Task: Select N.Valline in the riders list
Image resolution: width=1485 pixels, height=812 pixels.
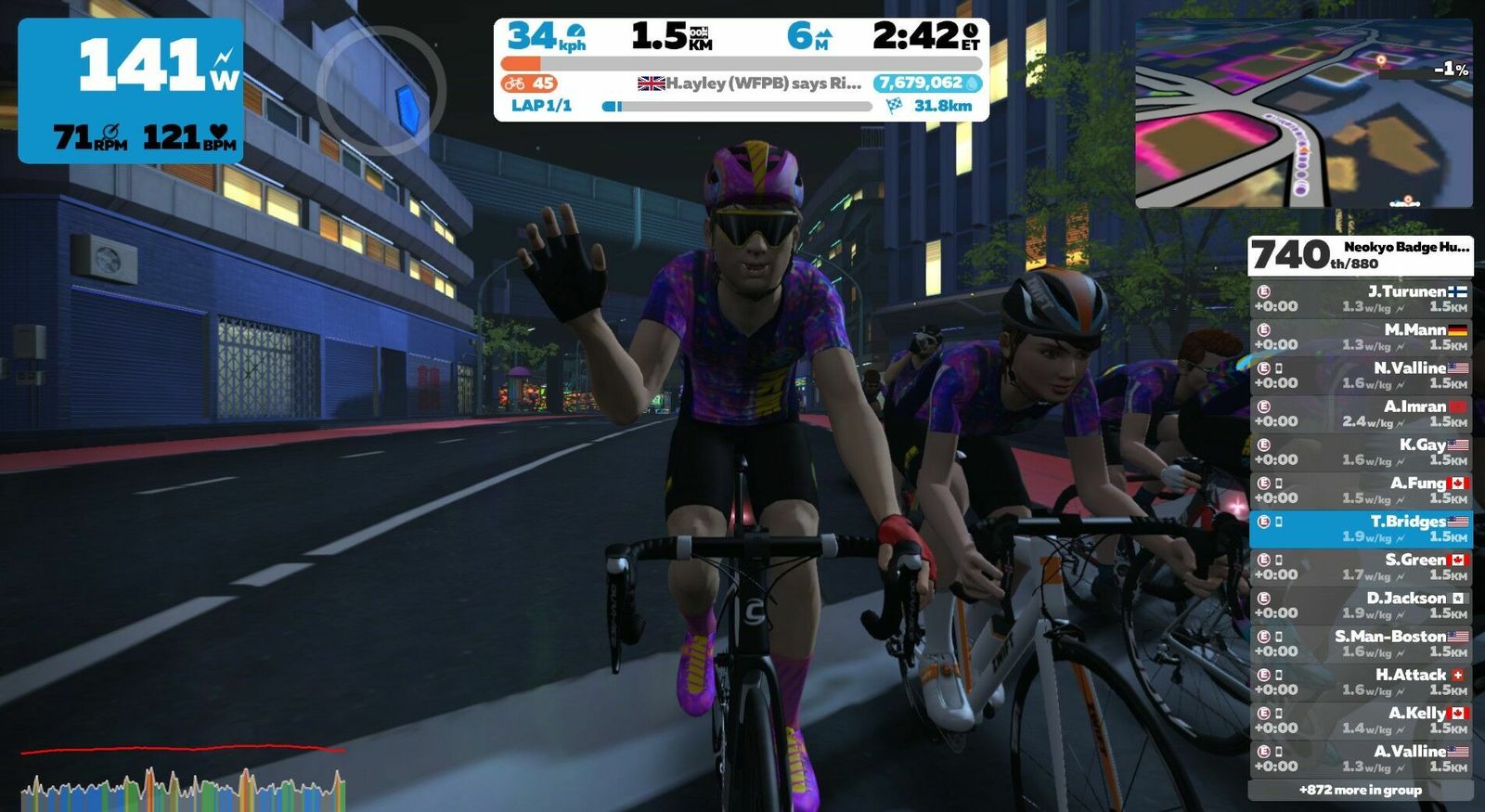Action: point(1360,375)
